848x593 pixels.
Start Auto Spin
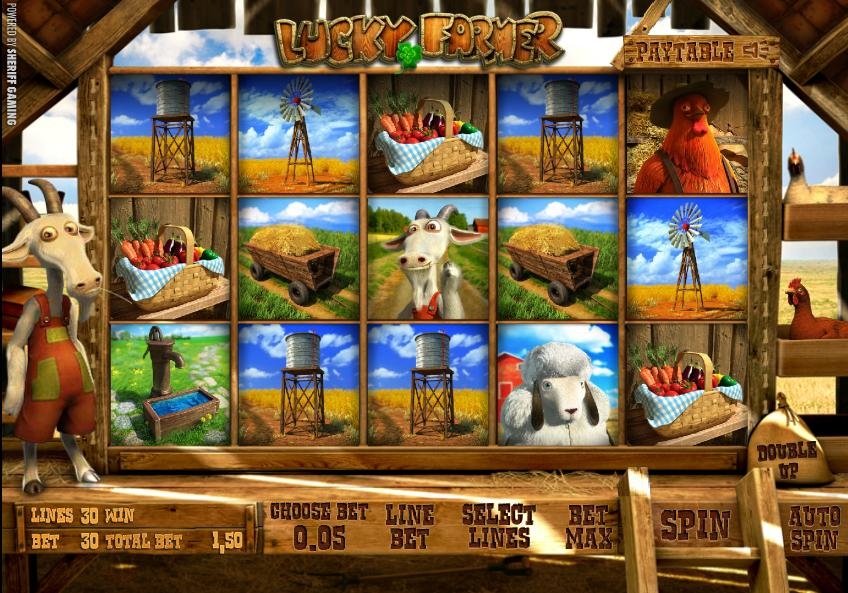point(815,527)
